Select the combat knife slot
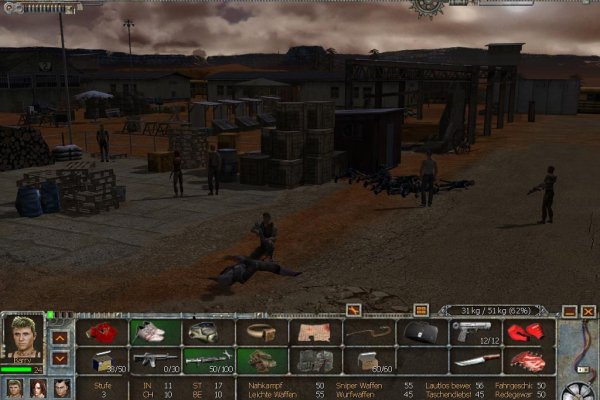Viewport: 600px width, 400px height. [x=474, y=360]
